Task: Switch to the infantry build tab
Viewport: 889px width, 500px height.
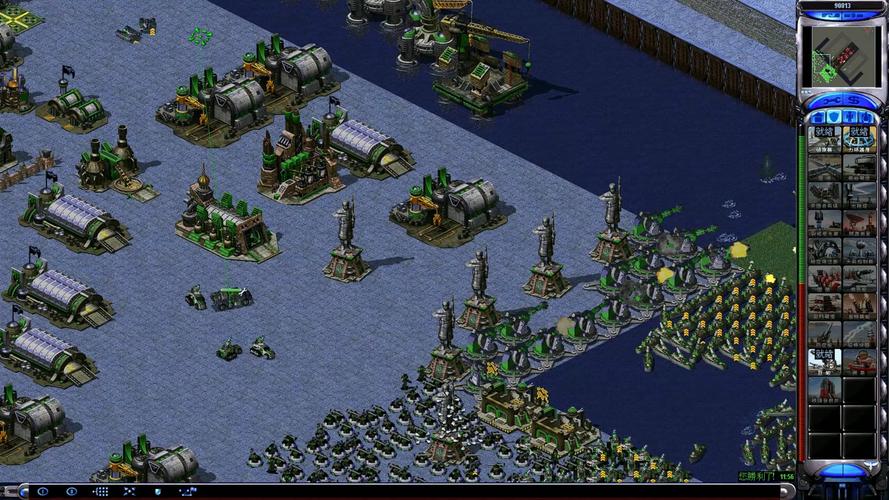Action: coord(850,117)
